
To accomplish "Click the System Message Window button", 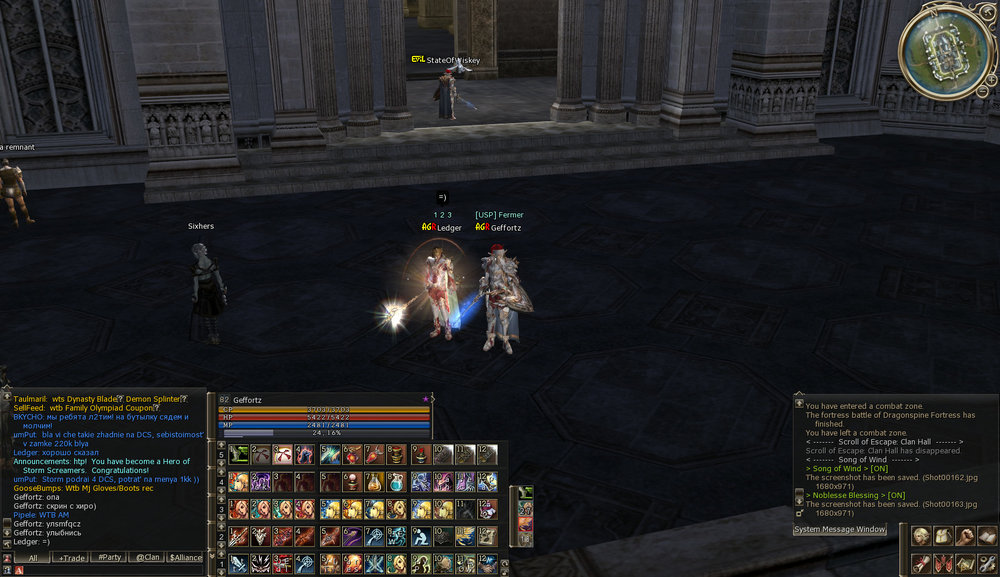I will coord(840,529).
